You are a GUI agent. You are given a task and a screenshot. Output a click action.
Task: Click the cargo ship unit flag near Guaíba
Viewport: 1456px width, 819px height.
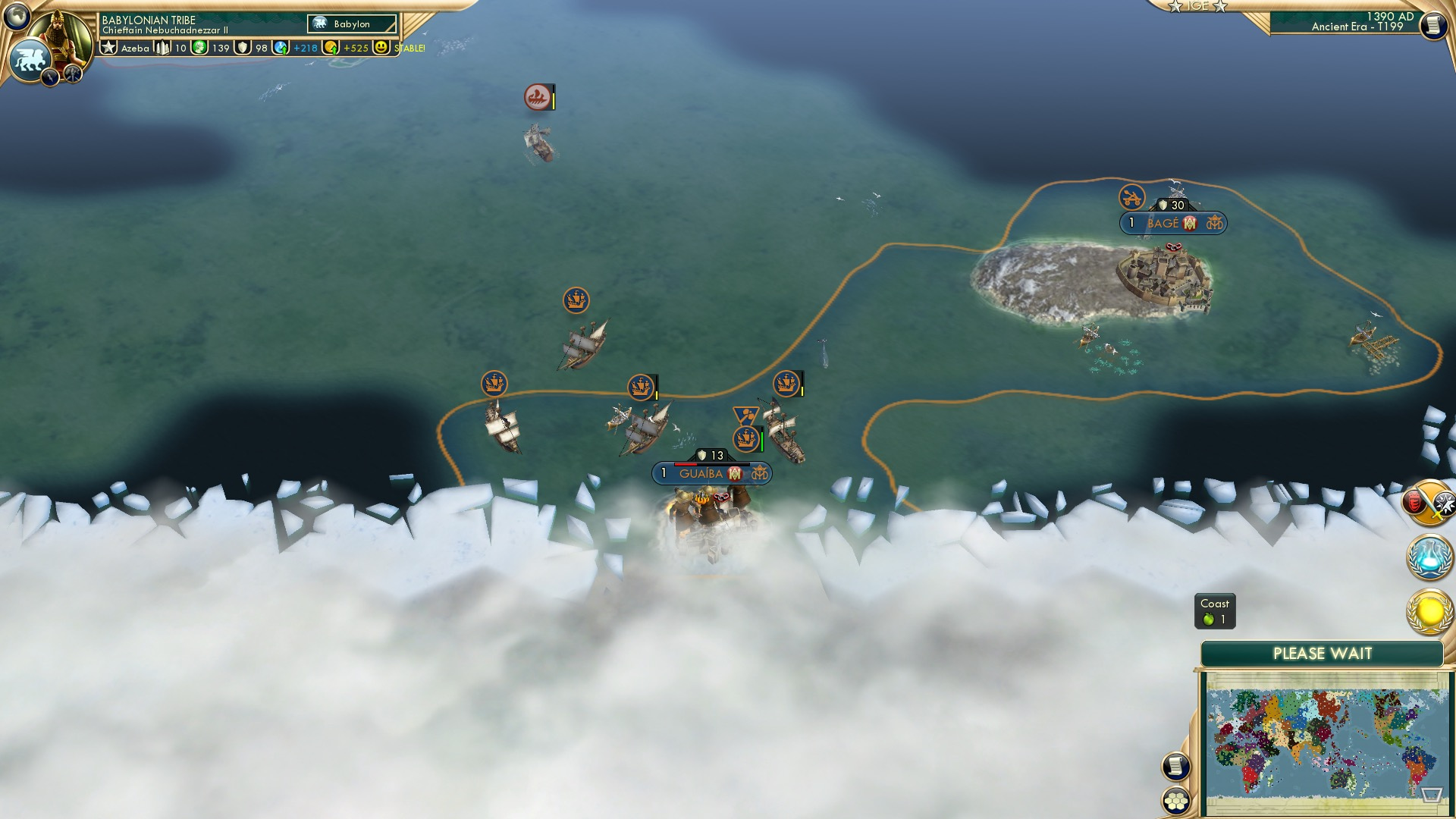(x=745, y=438)
